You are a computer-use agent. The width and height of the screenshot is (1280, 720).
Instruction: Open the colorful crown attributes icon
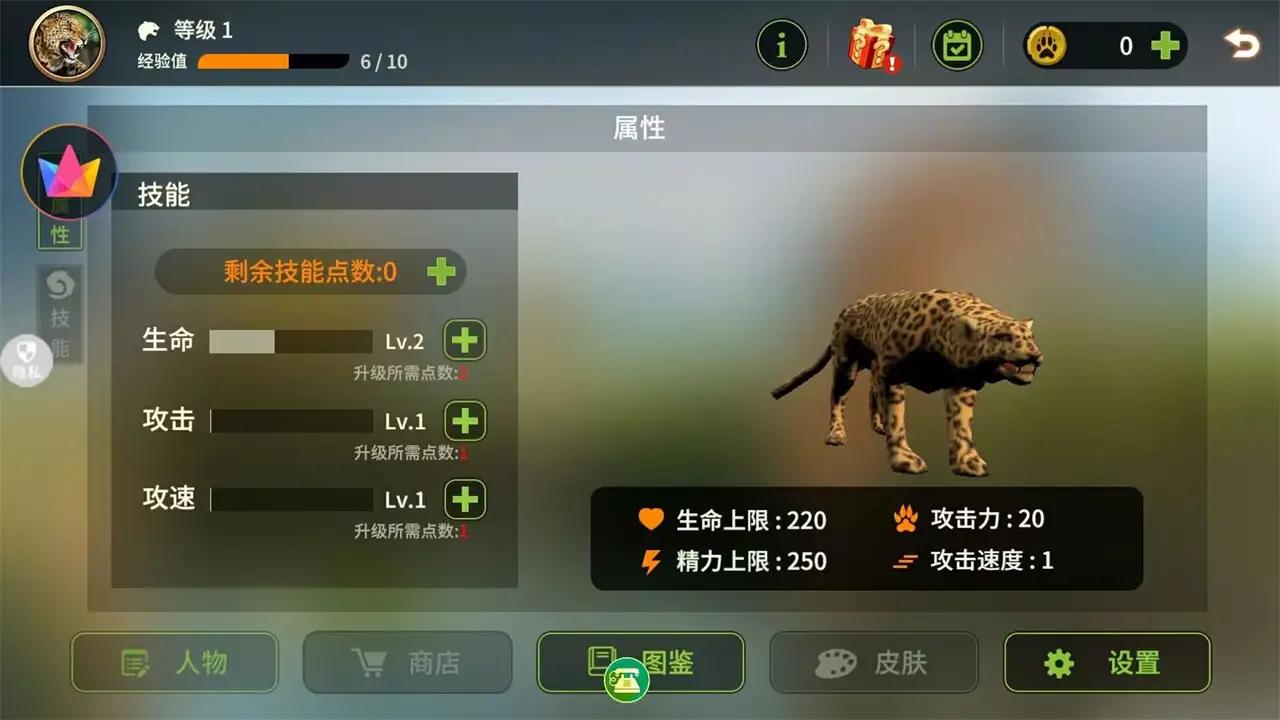point(68,172)
